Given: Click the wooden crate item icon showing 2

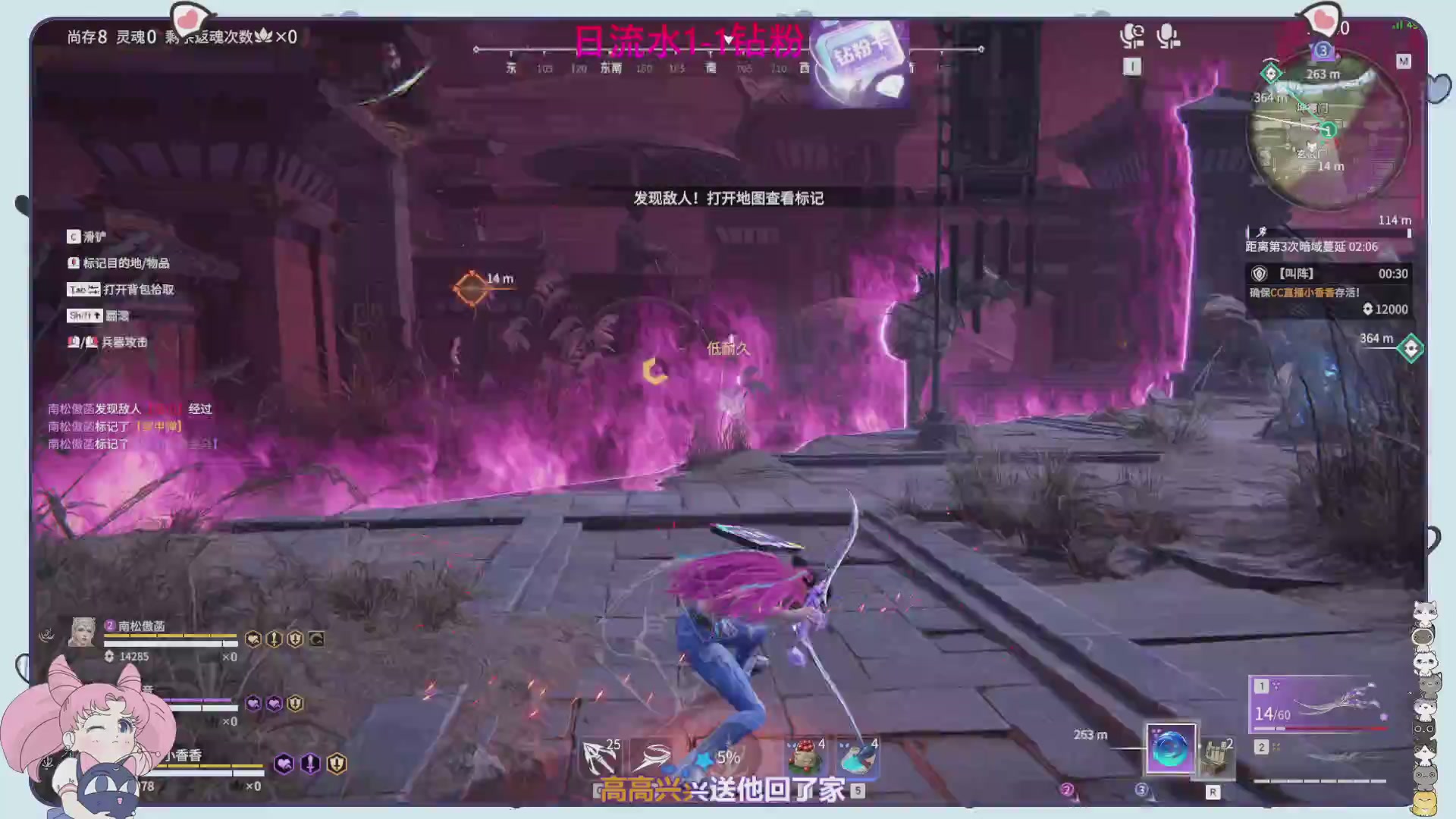Looking at the screenshot, I should 1215,756.
